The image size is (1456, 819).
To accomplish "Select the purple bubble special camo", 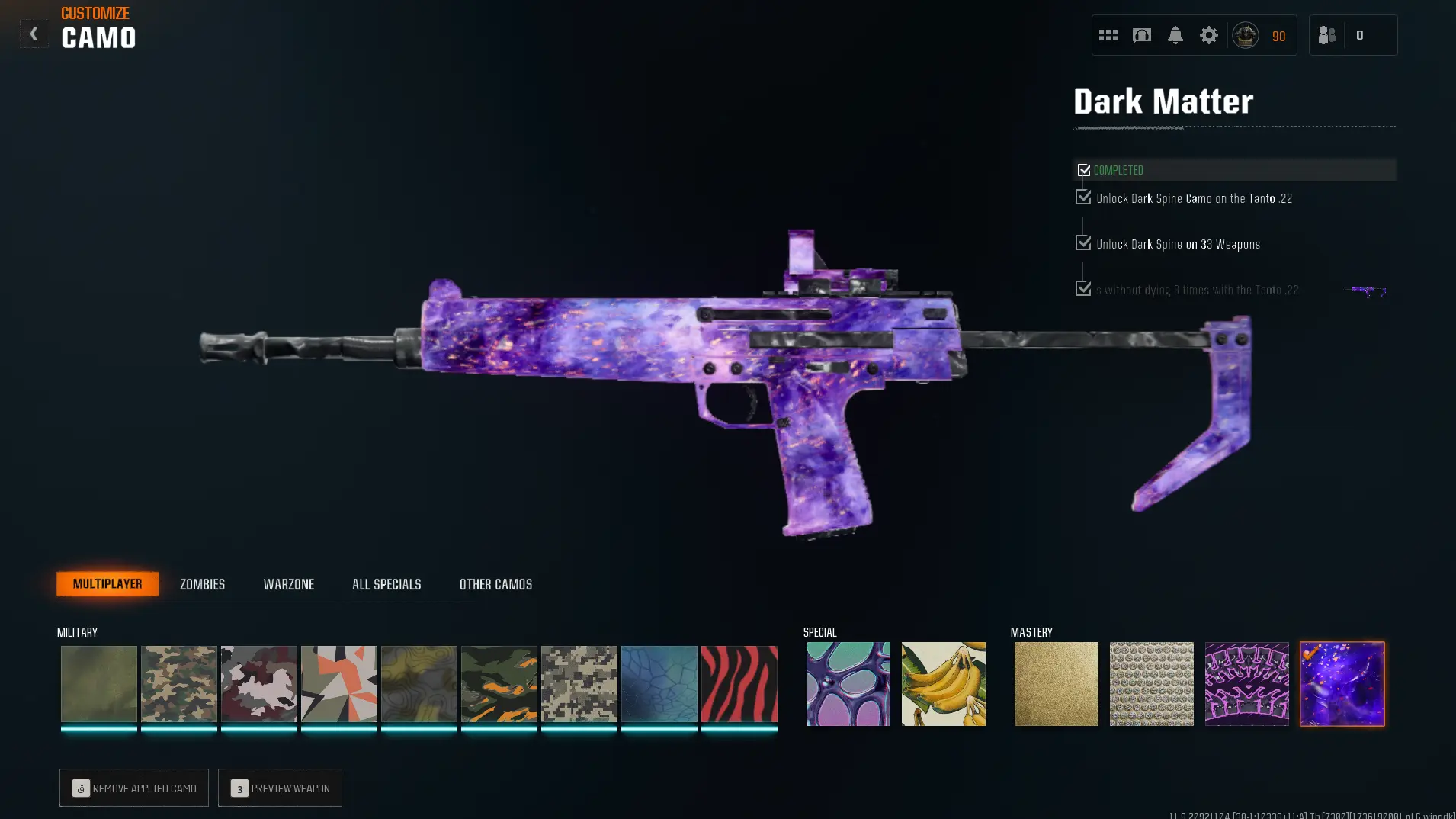I will pos(848,684).
